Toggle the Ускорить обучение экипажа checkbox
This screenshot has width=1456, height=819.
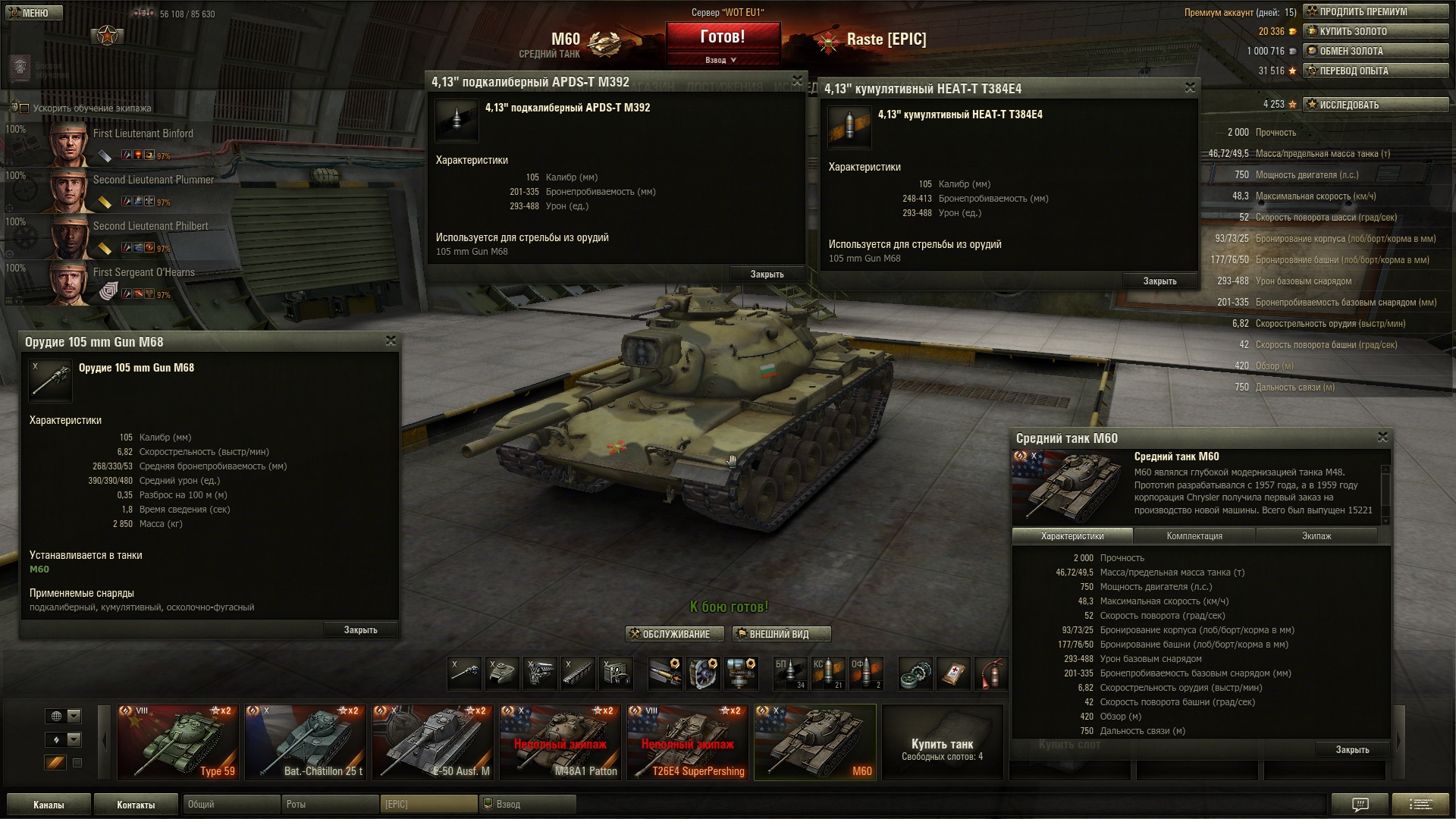(24, 108)
